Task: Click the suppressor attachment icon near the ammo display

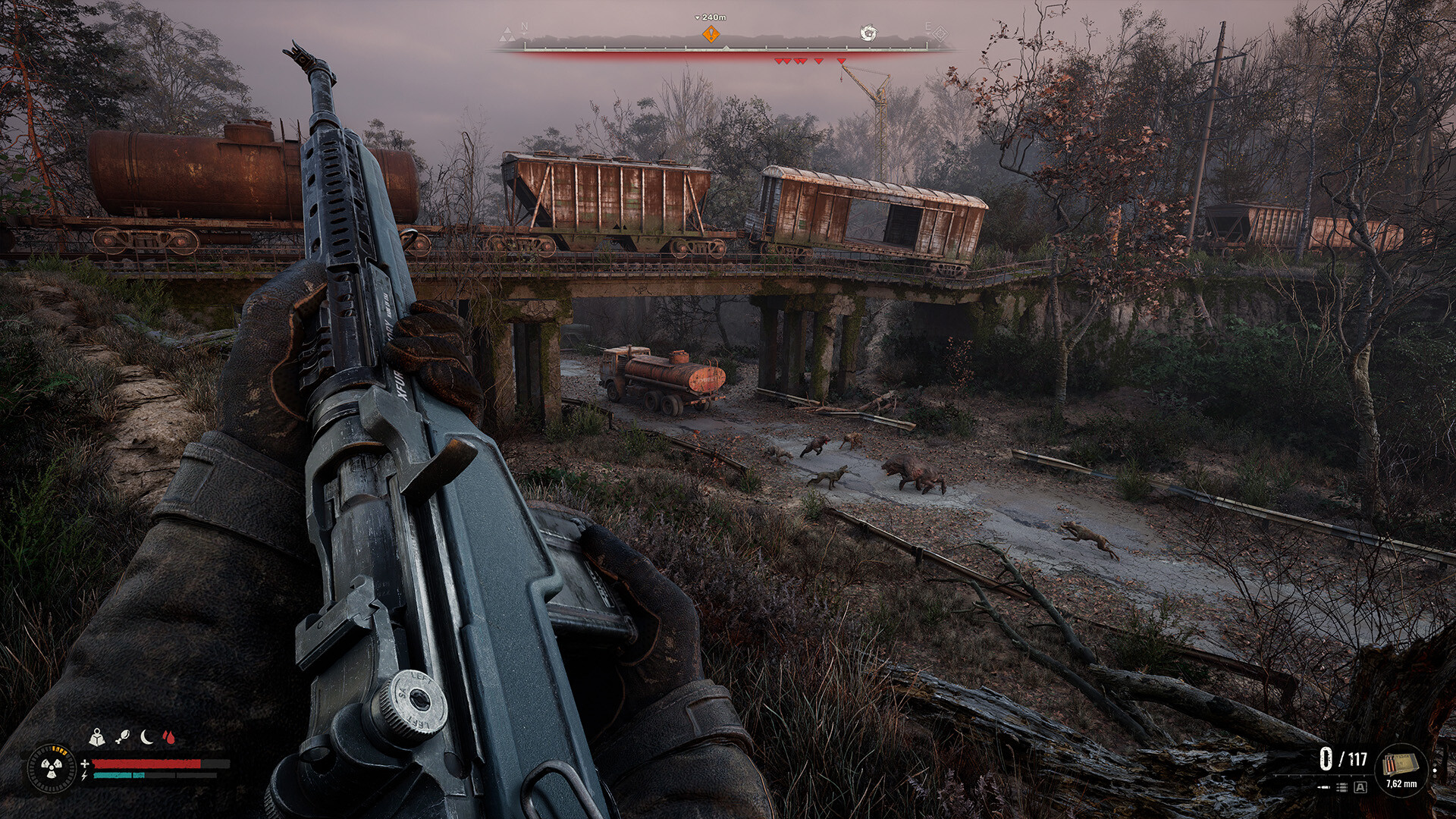Action: (1323, 787)
